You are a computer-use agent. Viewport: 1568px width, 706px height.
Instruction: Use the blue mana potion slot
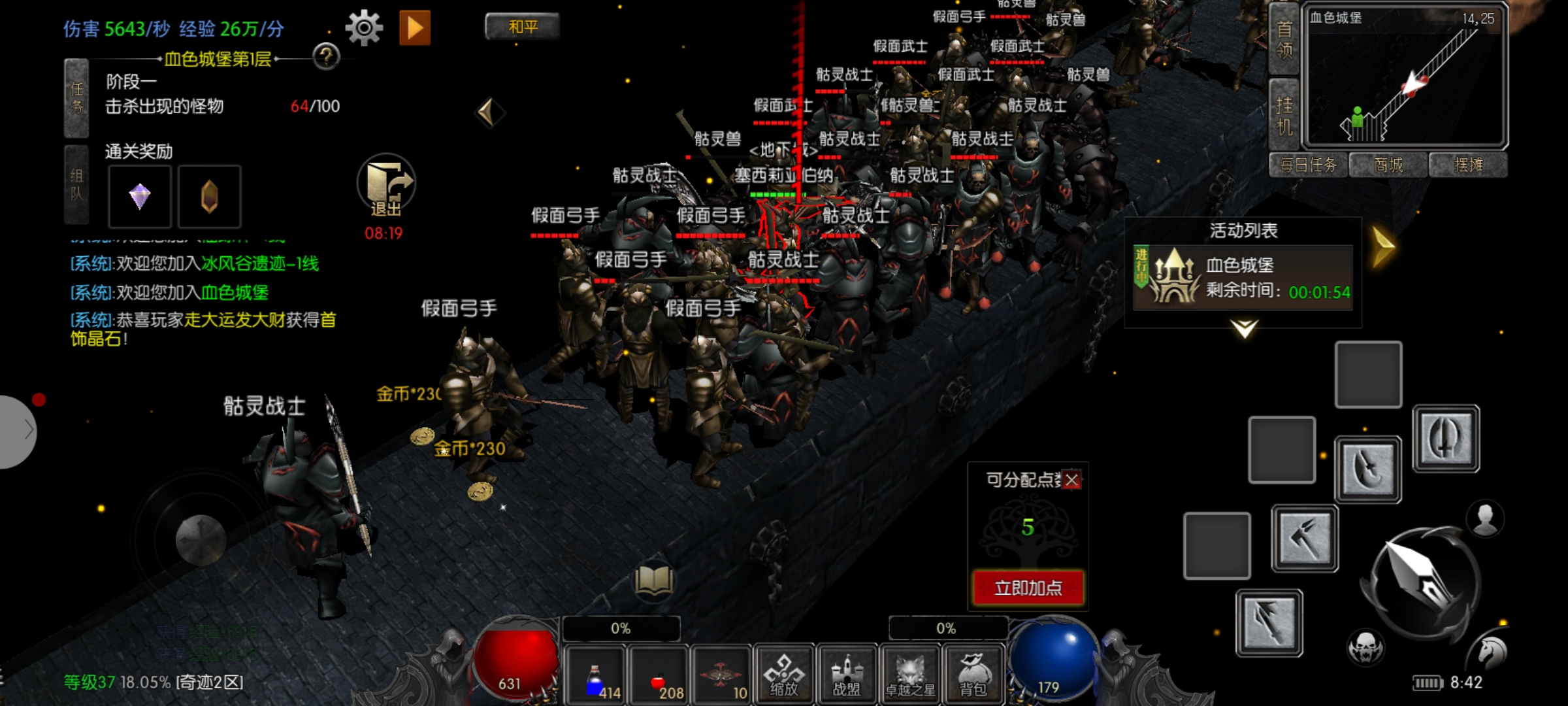[596, 676]
